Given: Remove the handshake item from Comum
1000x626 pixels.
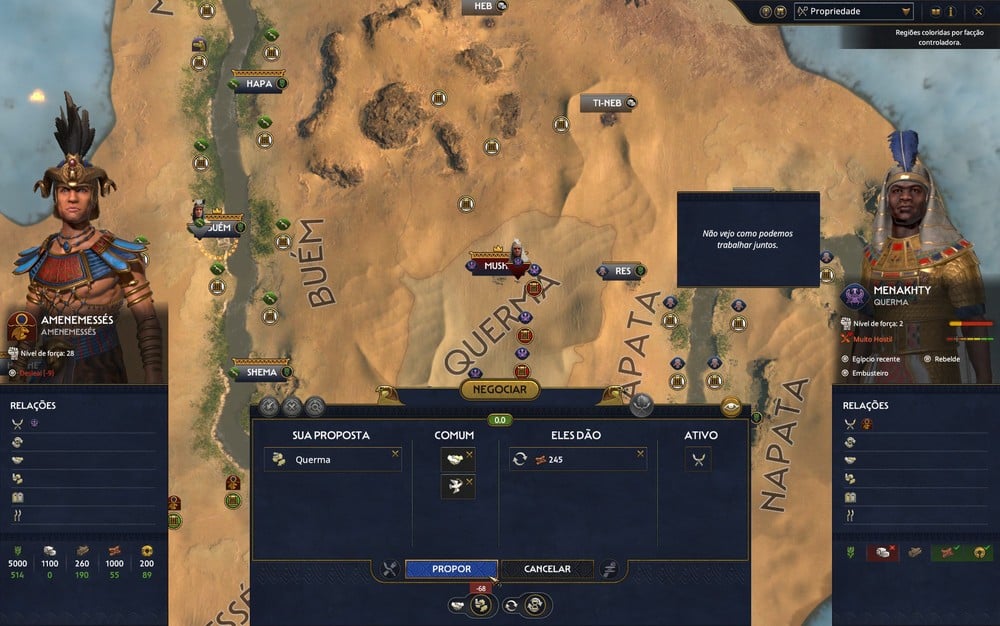Looking at the screenshot, I should [x=469, y=454].
